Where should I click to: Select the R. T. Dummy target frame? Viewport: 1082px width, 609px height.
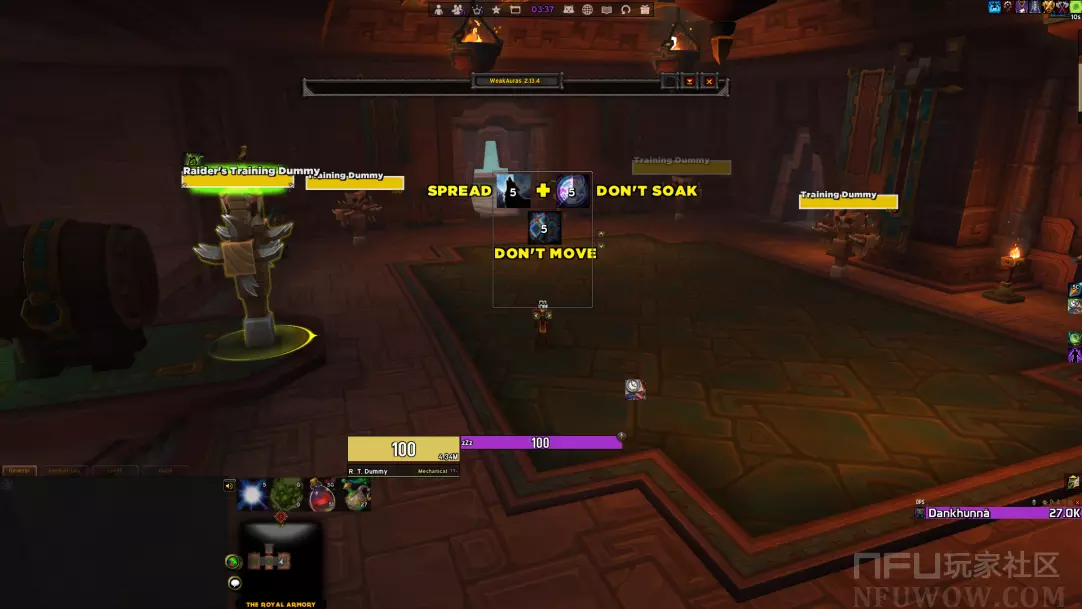(x=403, y=455)
